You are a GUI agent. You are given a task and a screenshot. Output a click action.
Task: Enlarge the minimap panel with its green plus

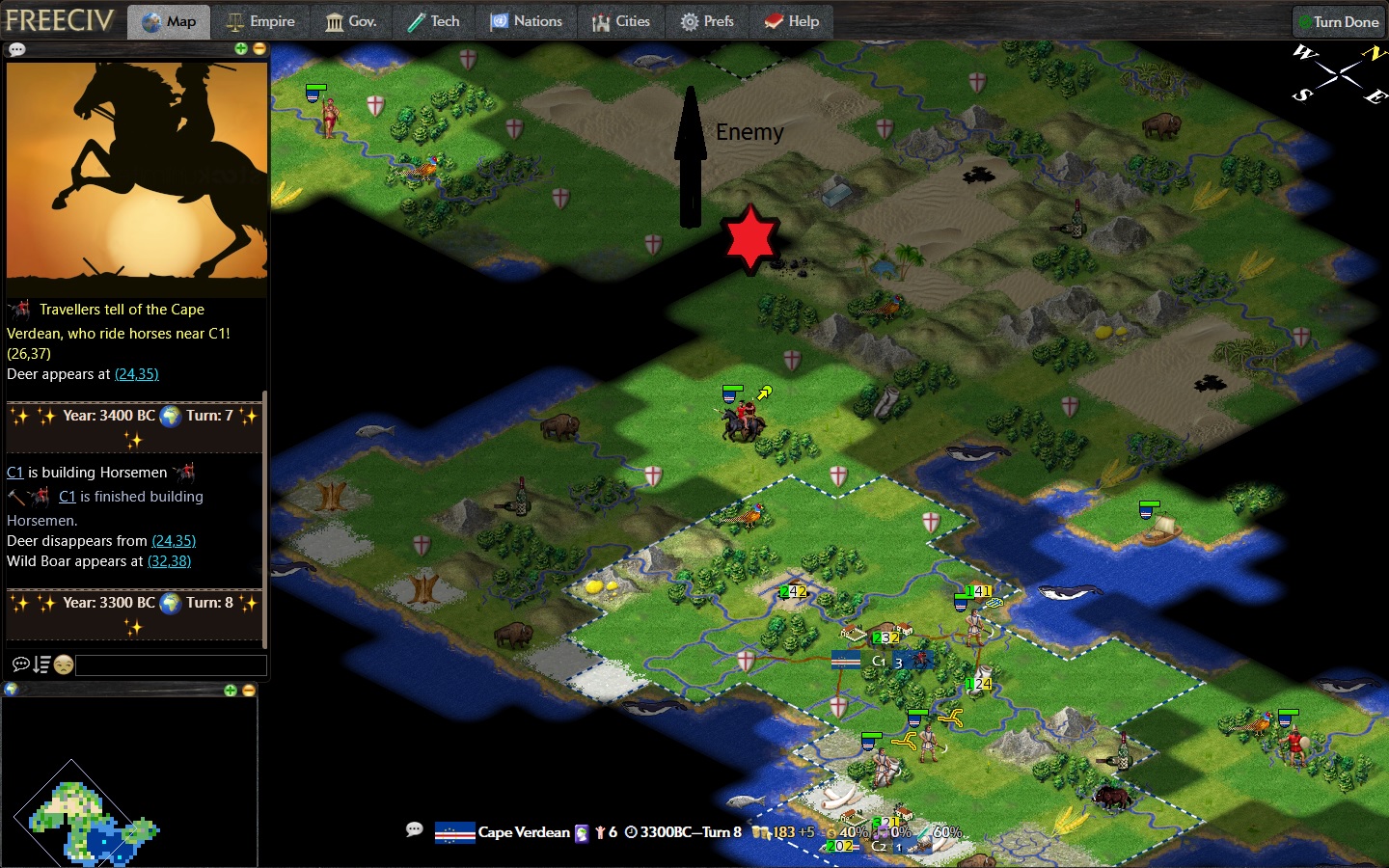(x=231, y=690)
